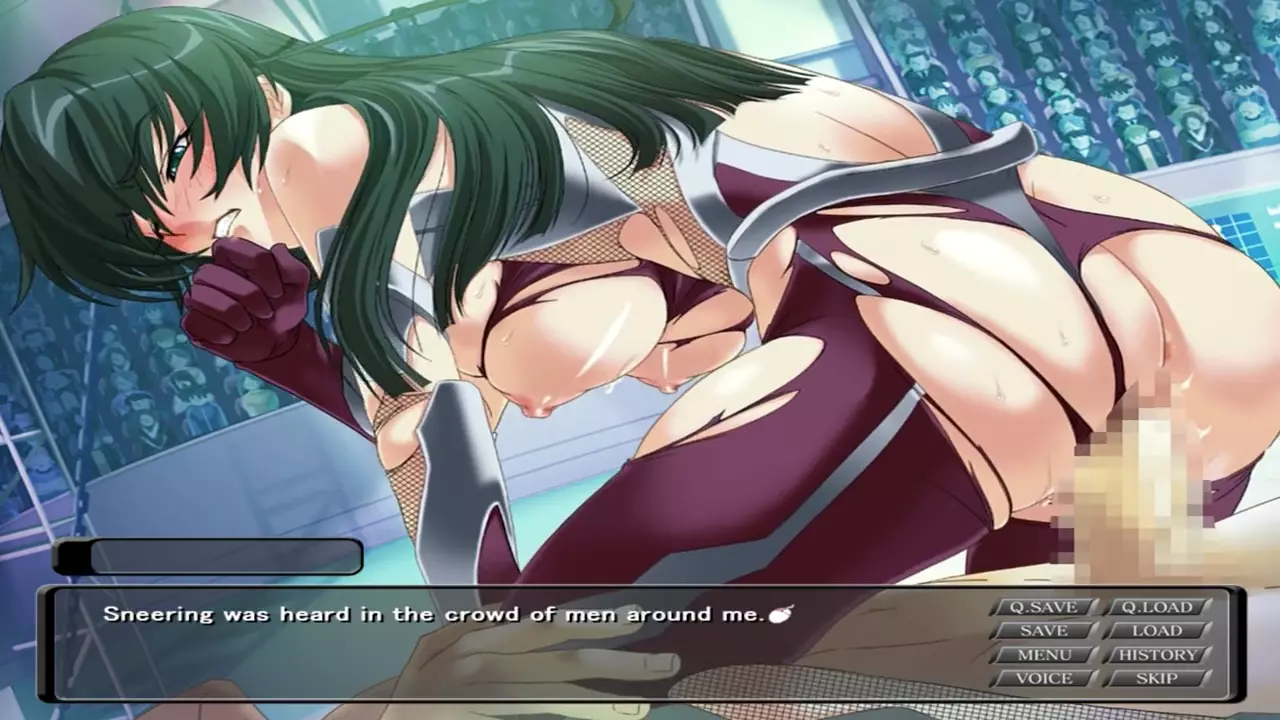Click the Q.SAVE quick save button
The image size is (1280, 720).
point(1043,607)
